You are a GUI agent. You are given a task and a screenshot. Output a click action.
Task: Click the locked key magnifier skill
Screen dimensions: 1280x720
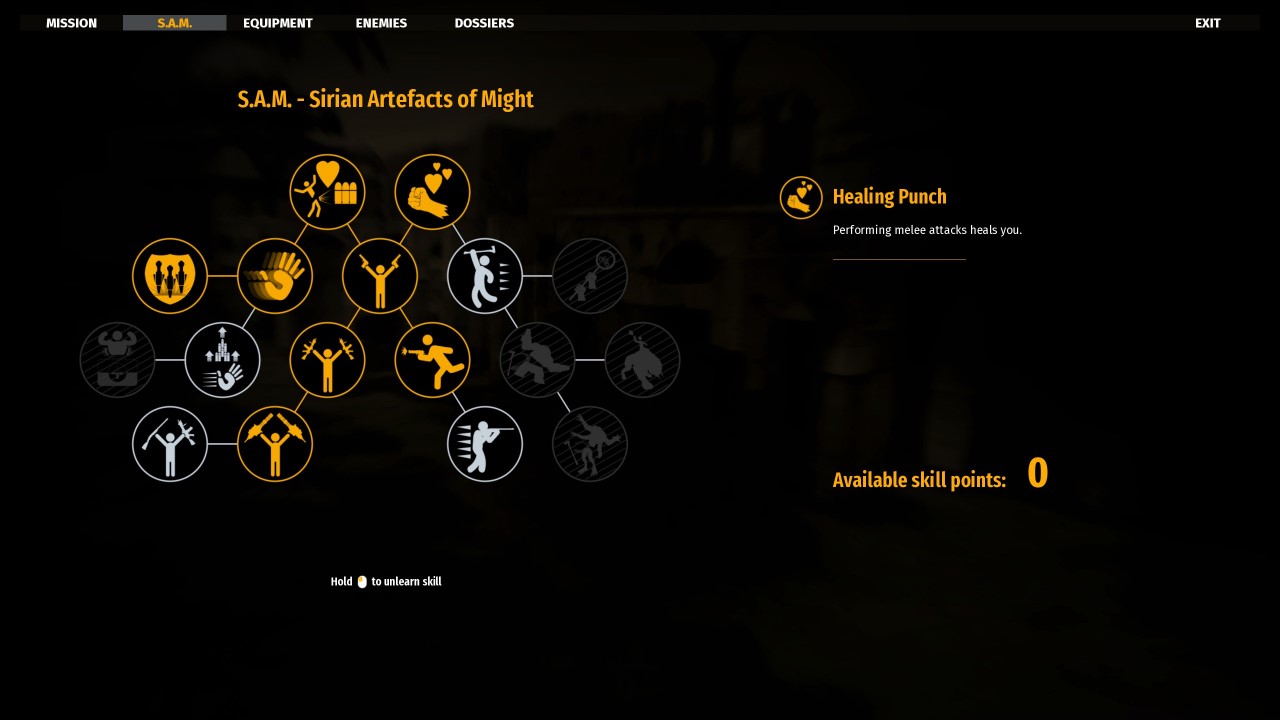pos(590,276)
